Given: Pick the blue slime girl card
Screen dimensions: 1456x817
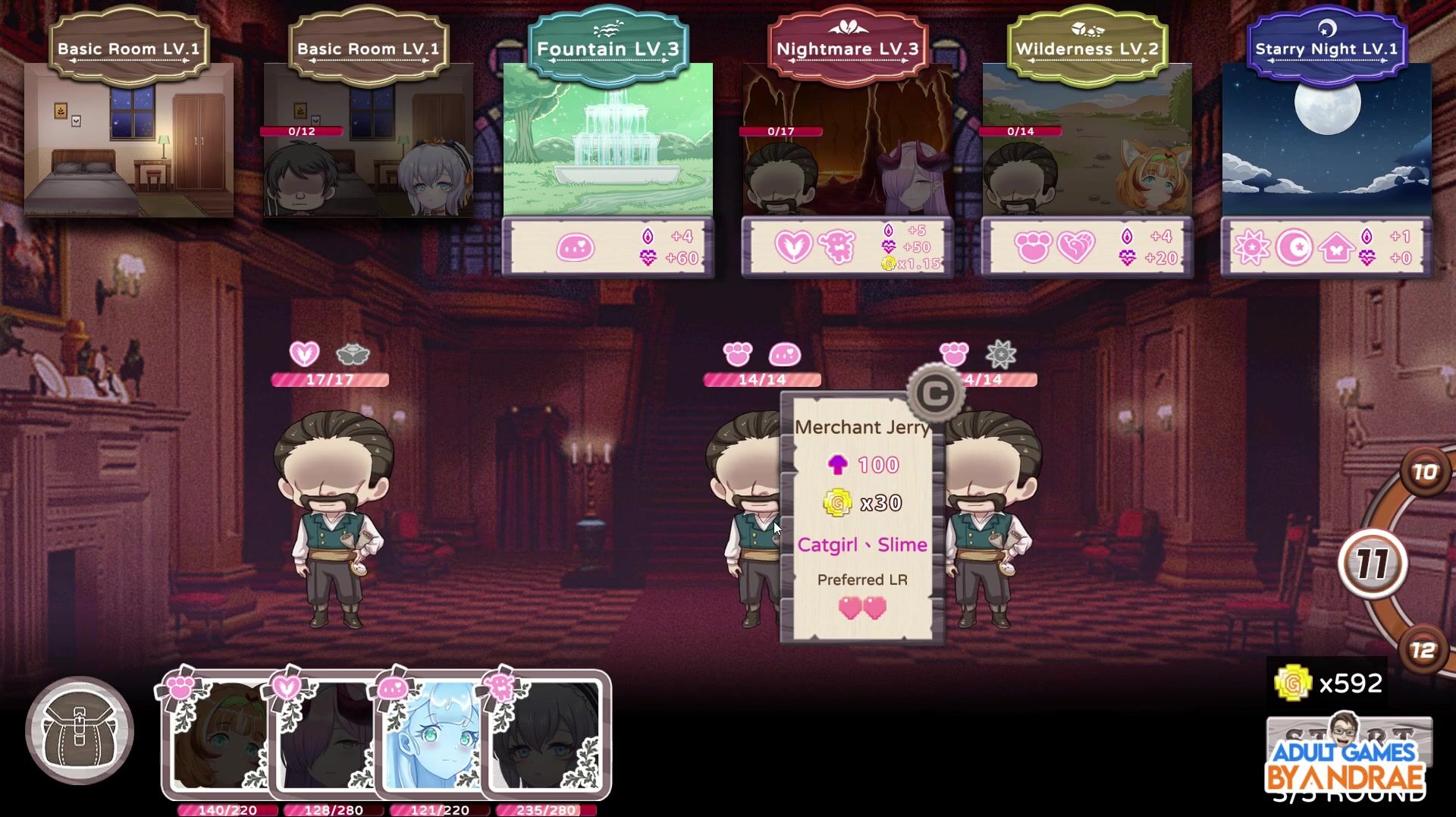Looking at the screenshot, I should (430, 736).
